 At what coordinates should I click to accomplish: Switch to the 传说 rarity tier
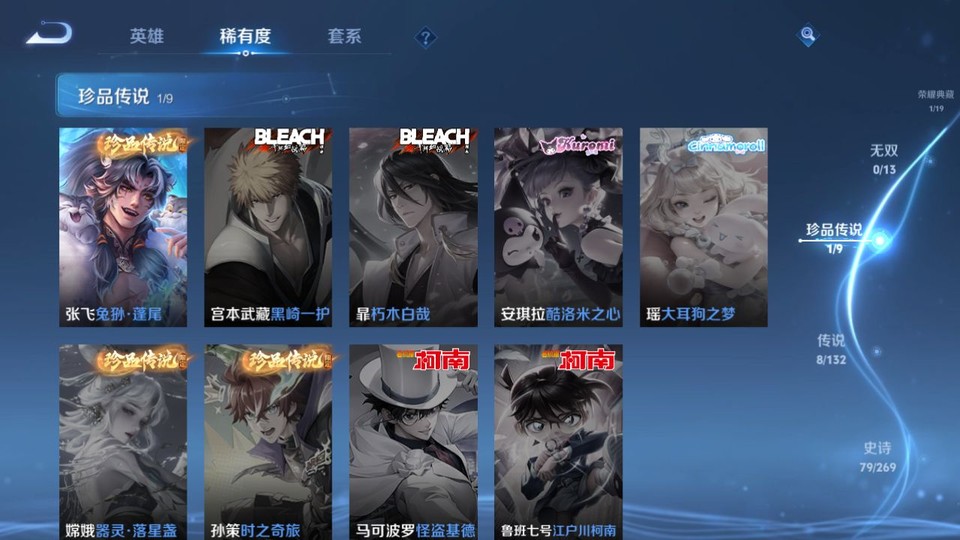(x=831, y=348)
